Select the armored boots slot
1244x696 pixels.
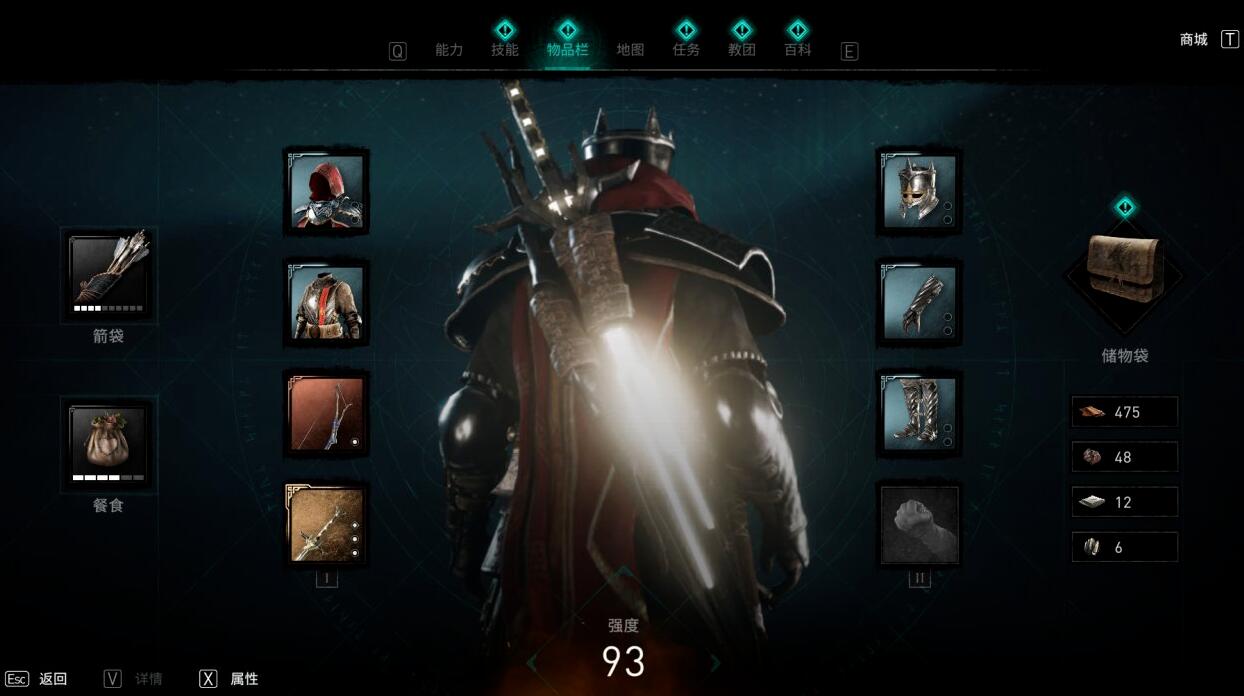919,413
